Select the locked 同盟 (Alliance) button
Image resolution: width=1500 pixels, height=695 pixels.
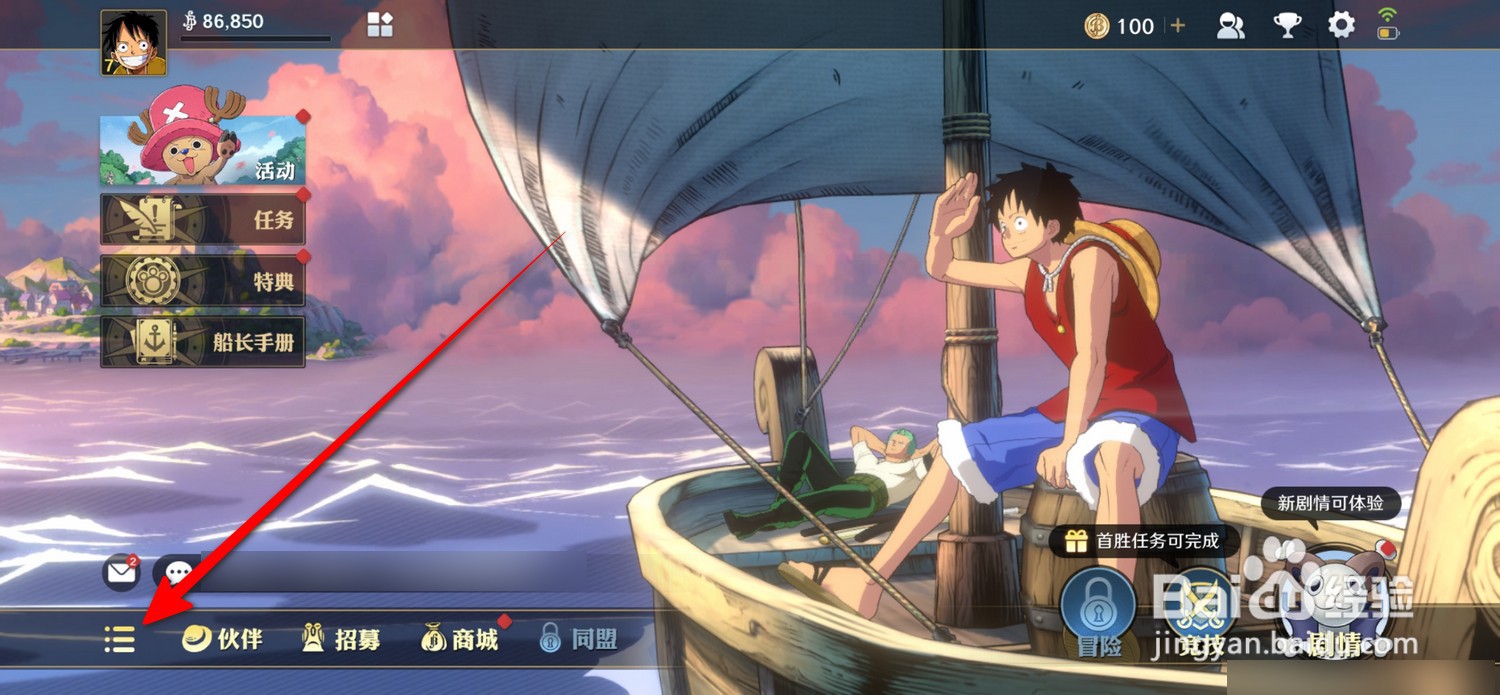(x=578, y=639)
